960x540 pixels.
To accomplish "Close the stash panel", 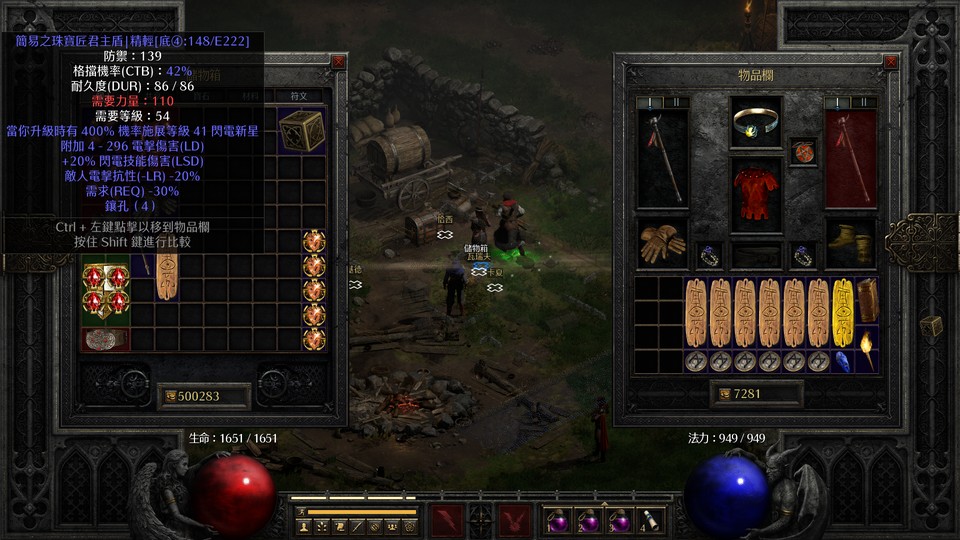I will pyautogui.click(x=338, y=62).
